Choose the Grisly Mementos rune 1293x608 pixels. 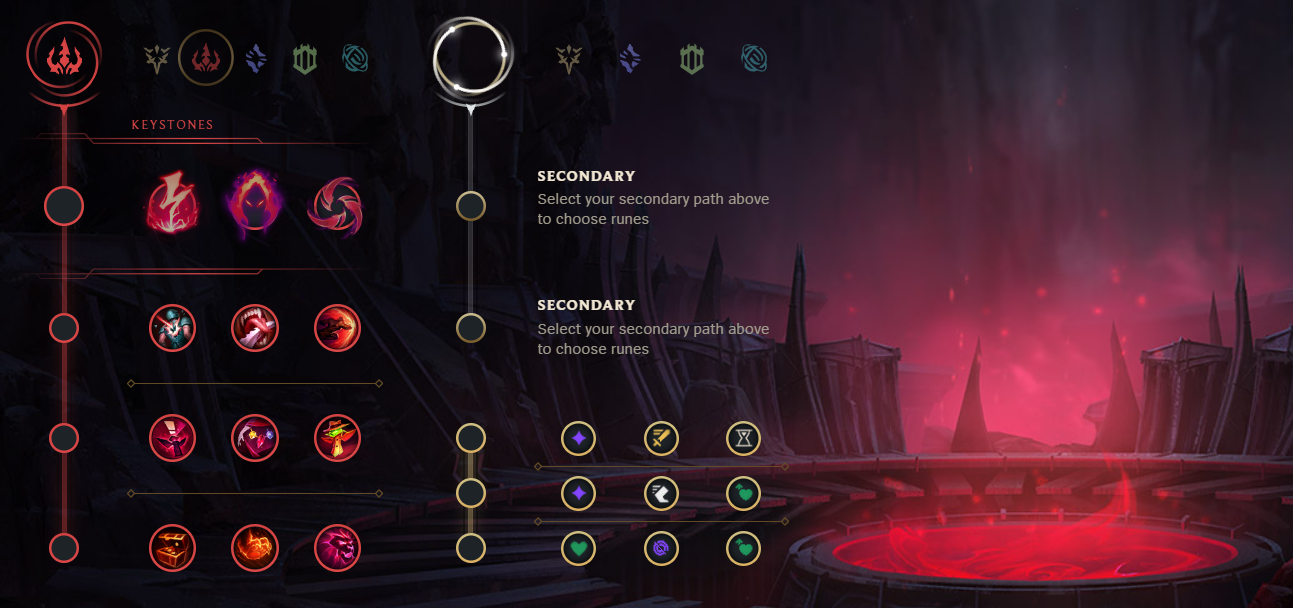255,437
